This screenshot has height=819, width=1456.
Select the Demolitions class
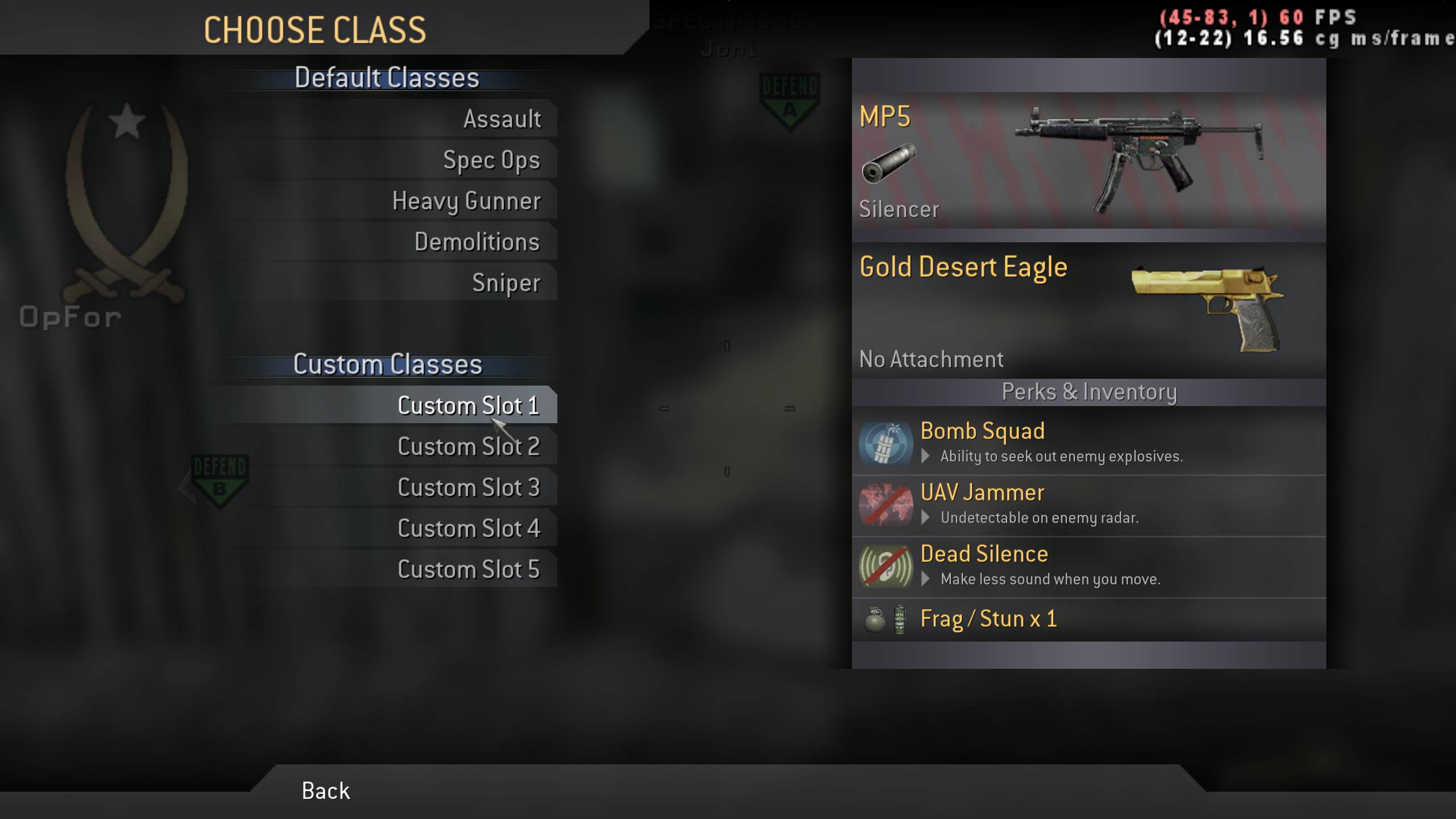[477, 242]
